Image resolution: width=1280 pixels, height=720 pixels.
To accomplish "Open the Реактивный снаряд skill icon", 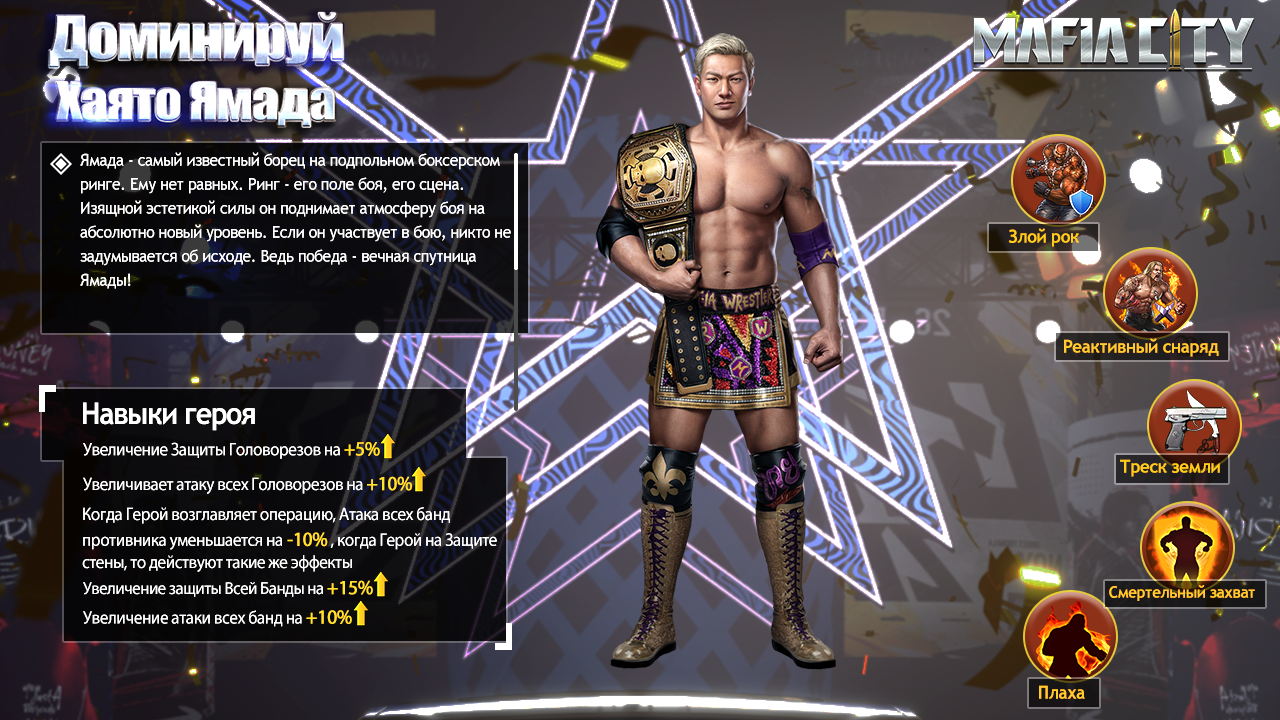I will [x=1150, y=293].
